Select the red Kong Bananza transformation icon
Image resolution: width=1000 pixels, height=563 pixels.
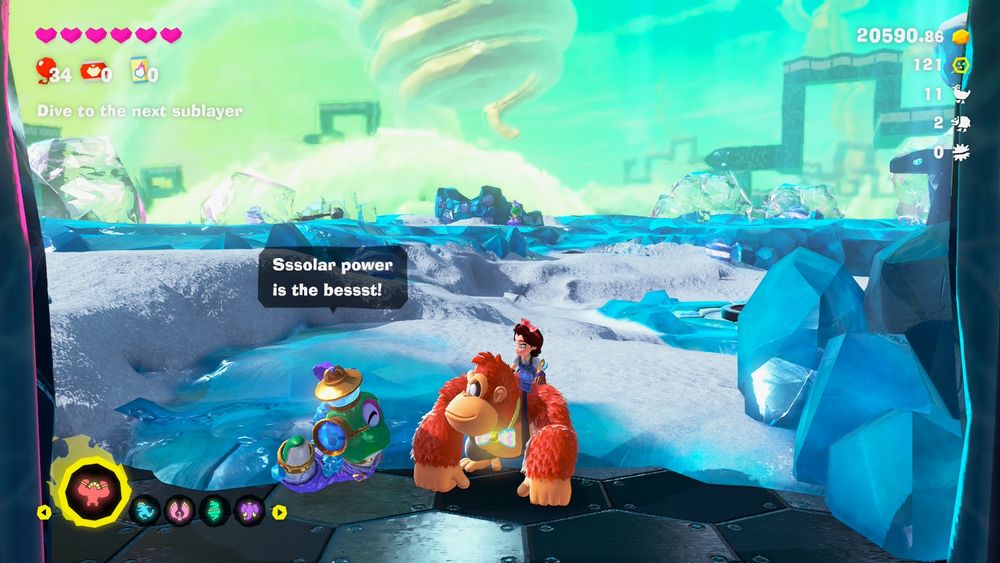[95, 491]
